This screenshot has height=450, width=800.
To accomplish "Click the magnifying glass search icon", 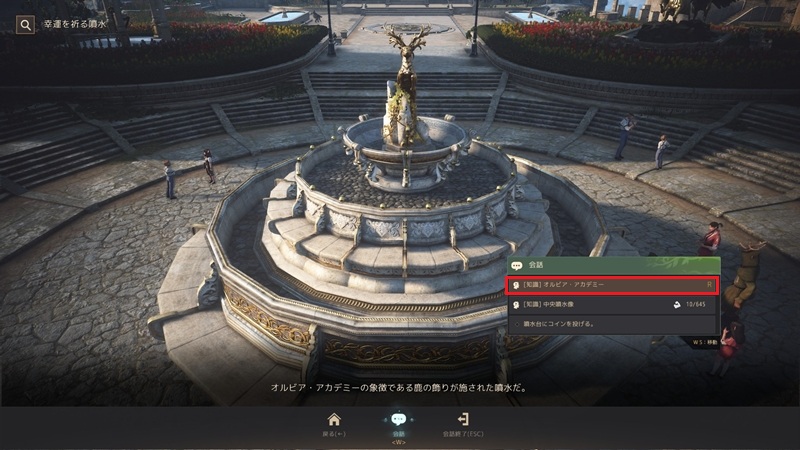I will [25, 23].
